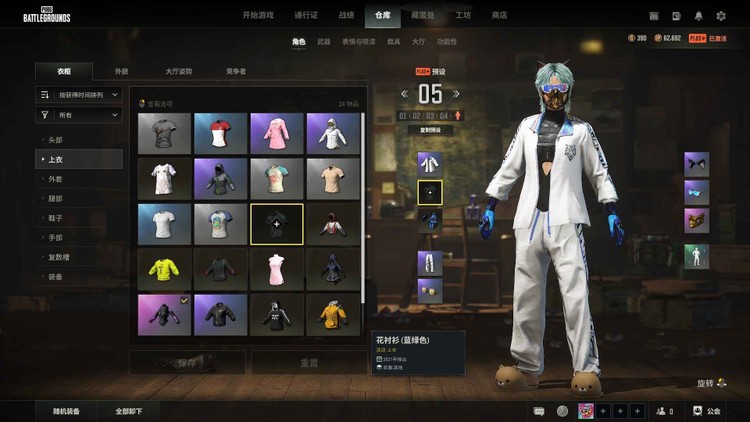
Task: Click 随机装备 (Random Equip) button
Action: [67, 411]
